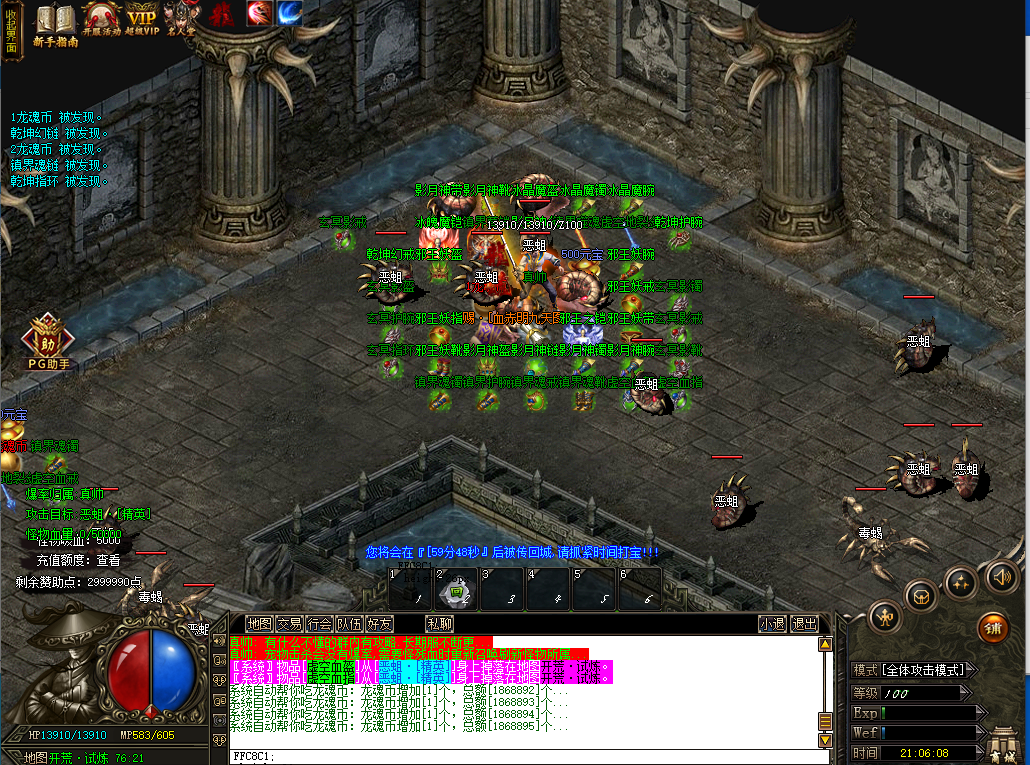Open the 好友 friends button
This screenshot has height=765, width=1030.
click(379, 624)
